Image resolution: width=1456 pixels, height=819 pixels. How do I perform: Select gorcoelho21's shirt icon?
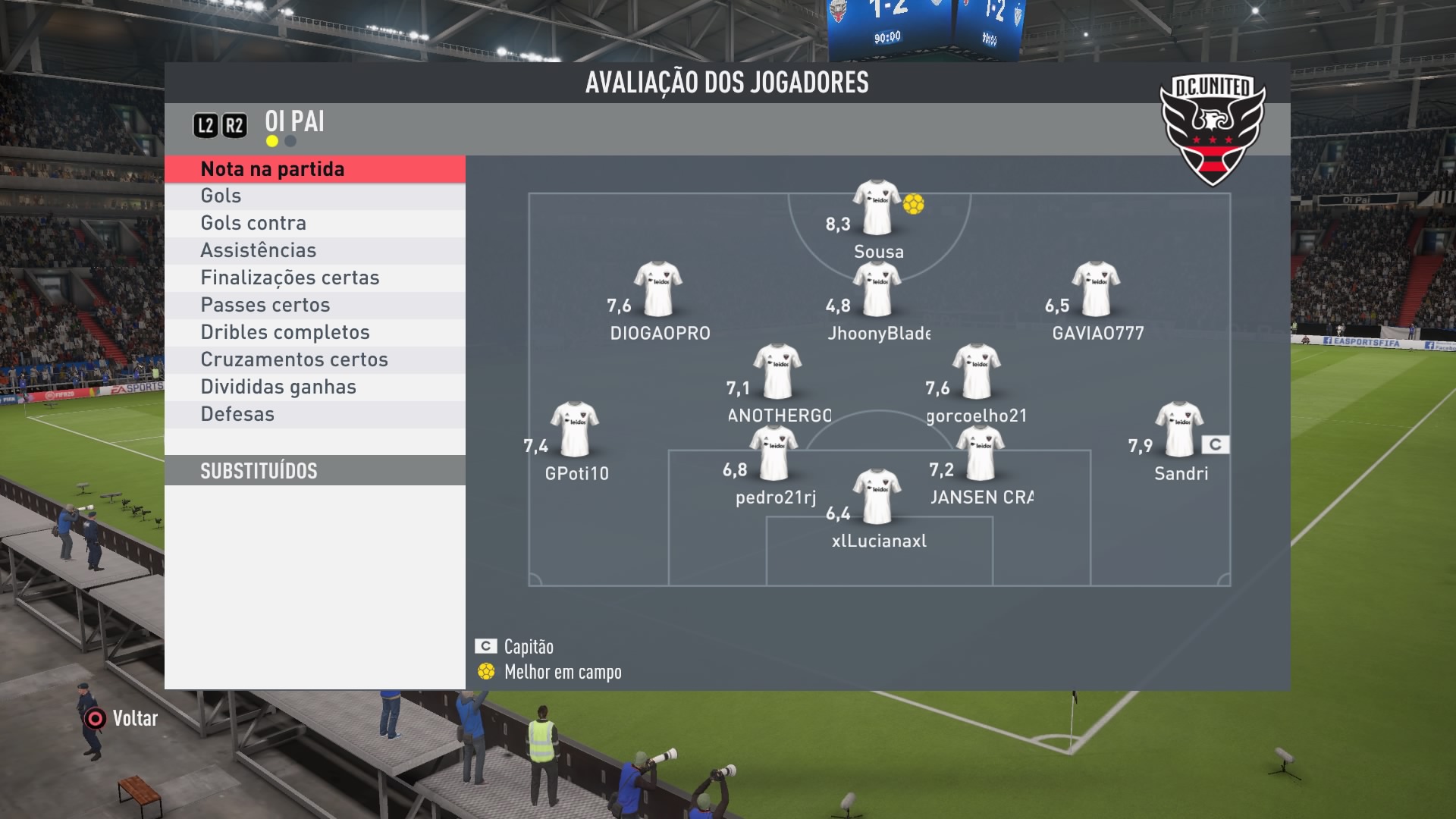click(977, 372)
